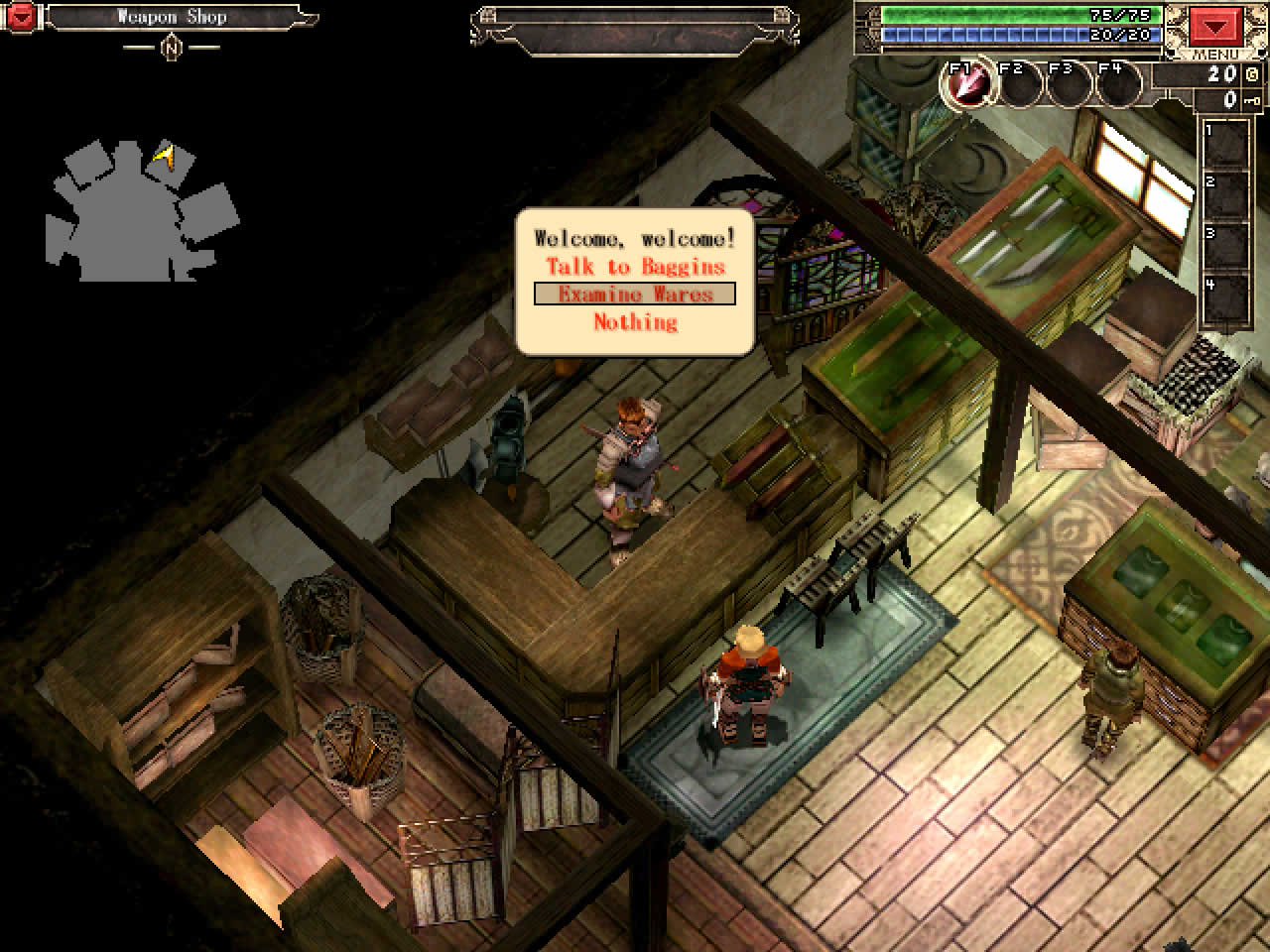This screenshot has height=952, width=1270.
Task: Choose "Talk to Baggins" dialogue option
Action: (x=635, y=267)
